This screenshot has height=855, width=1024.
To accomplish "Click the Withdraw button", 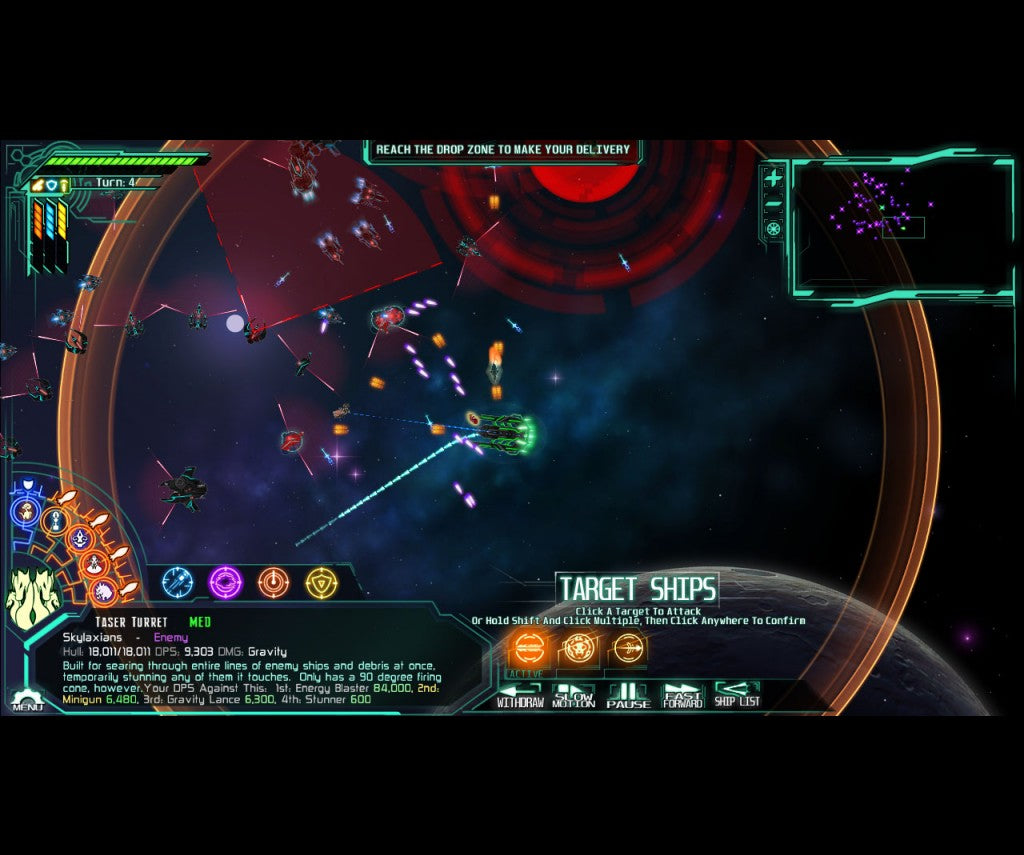I will [520, 696].
